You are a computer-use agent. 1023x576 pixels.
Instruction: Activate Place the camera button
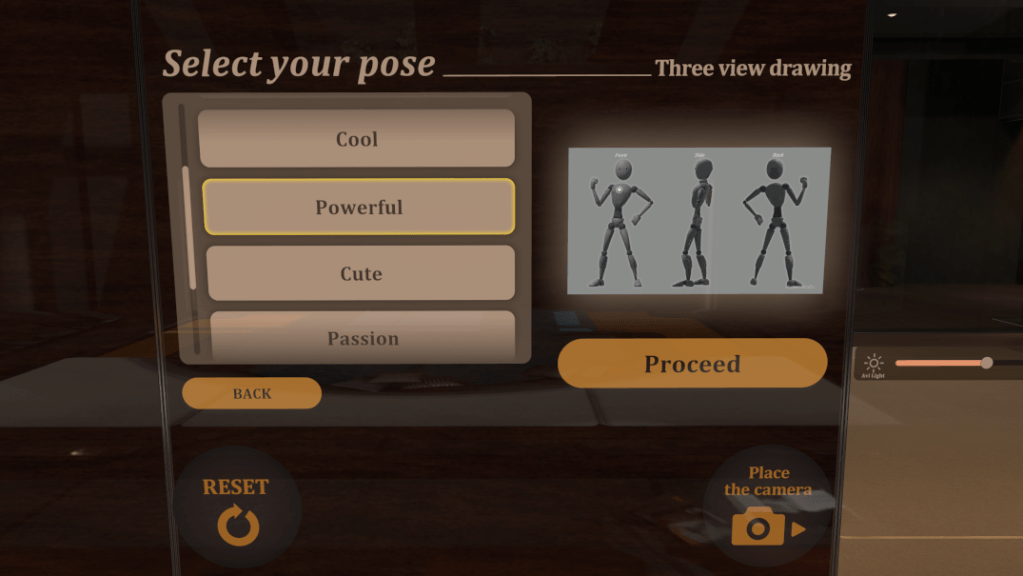tap(768, 506)
